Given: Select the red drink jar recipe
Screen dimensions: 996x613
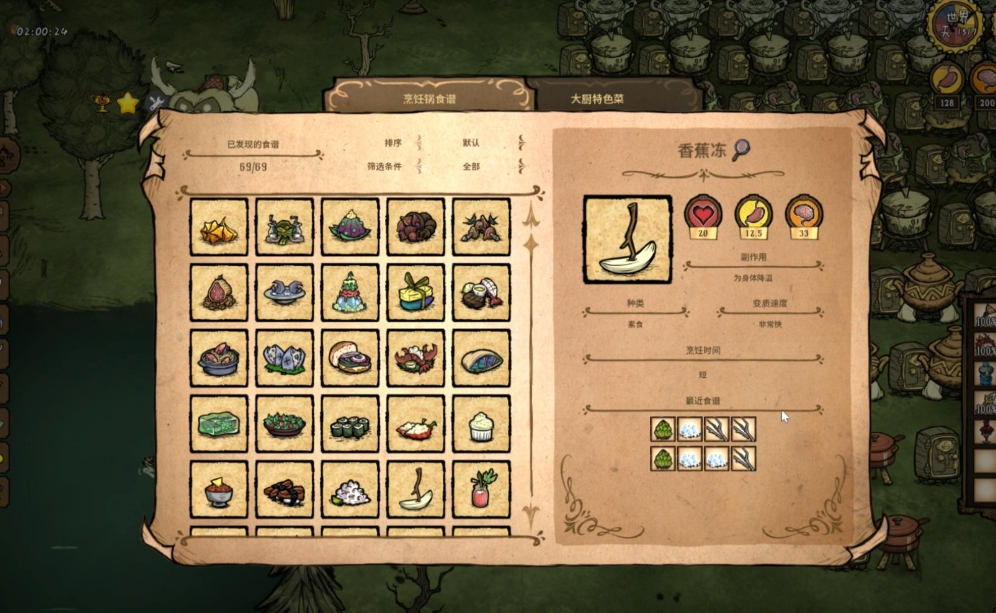Looking at the screenshot, I should [x=481, y=490].
